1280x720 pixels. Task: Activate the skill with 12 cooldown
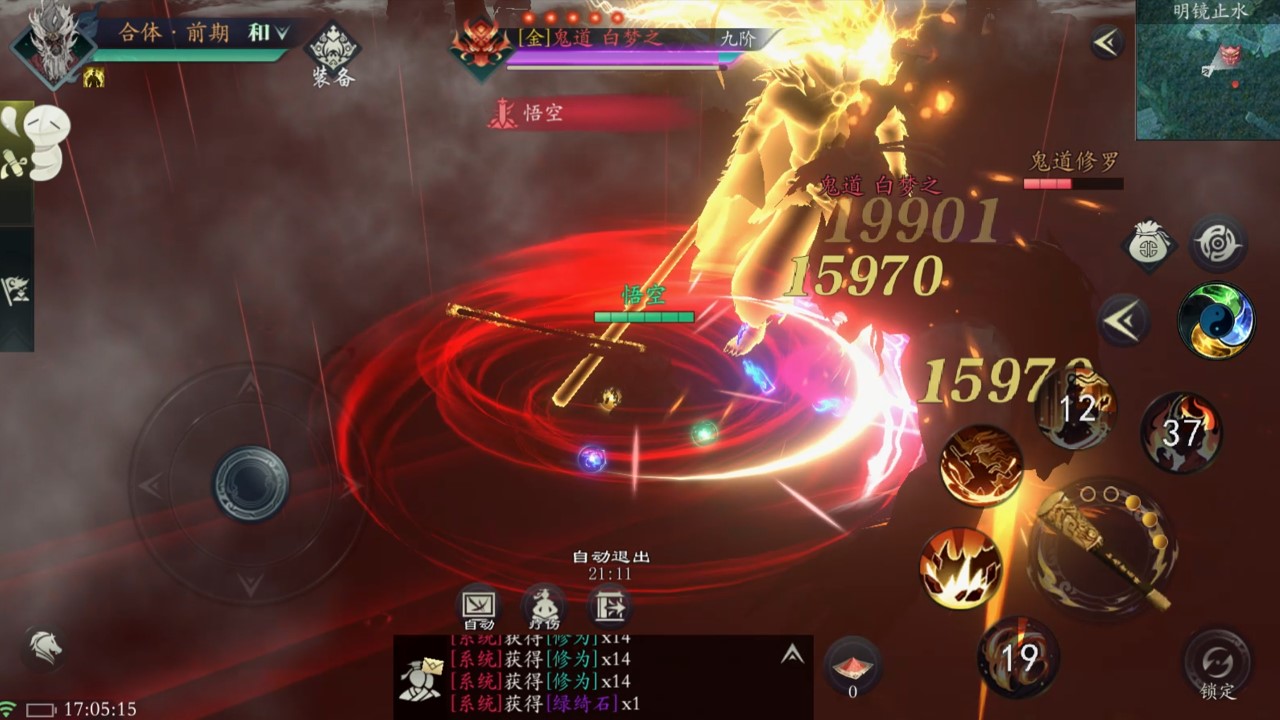click(1076, 409)
